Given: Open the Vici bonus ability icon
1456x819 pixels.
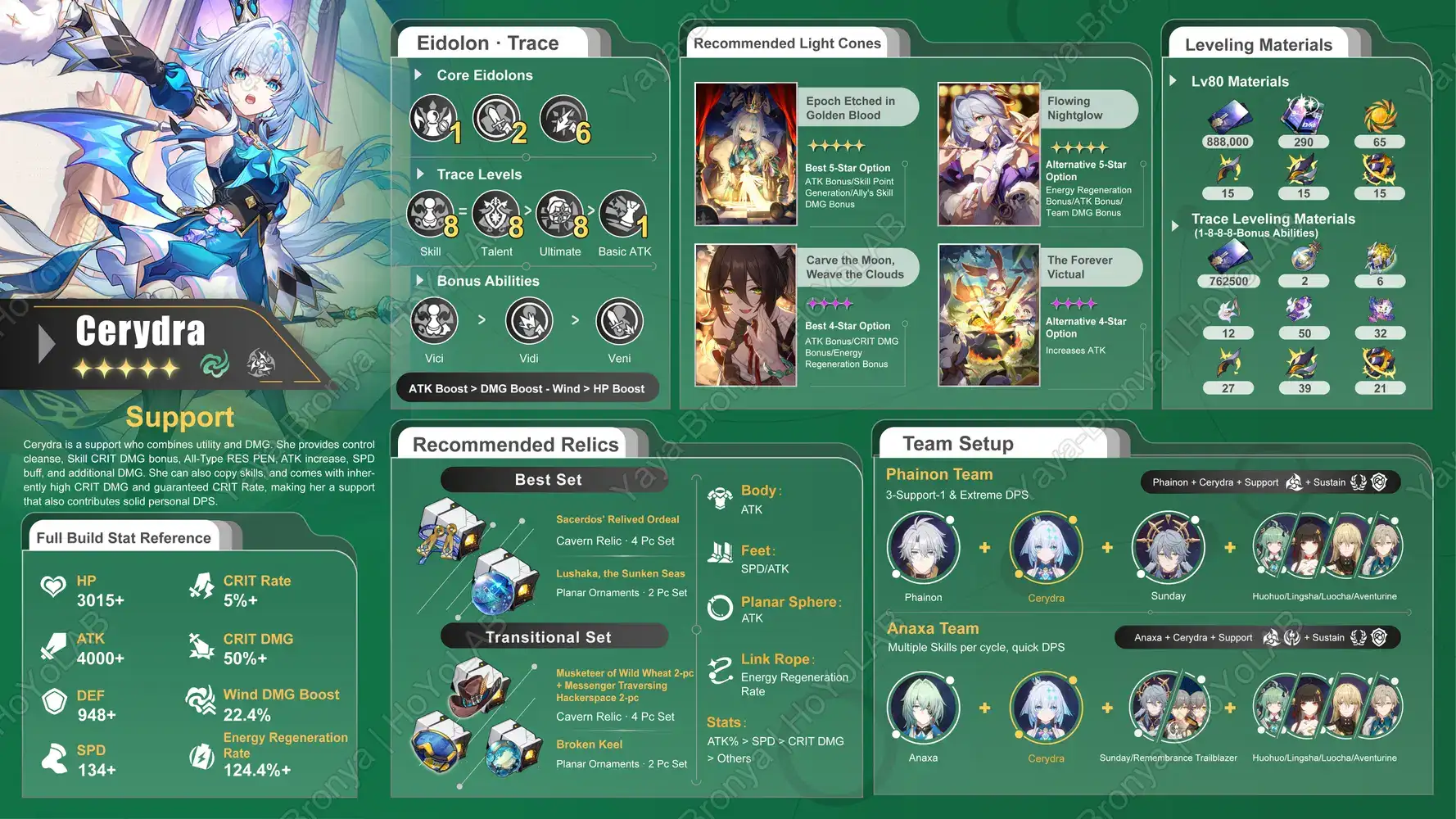Looking at the screenshot, I should tap(434, 321).
